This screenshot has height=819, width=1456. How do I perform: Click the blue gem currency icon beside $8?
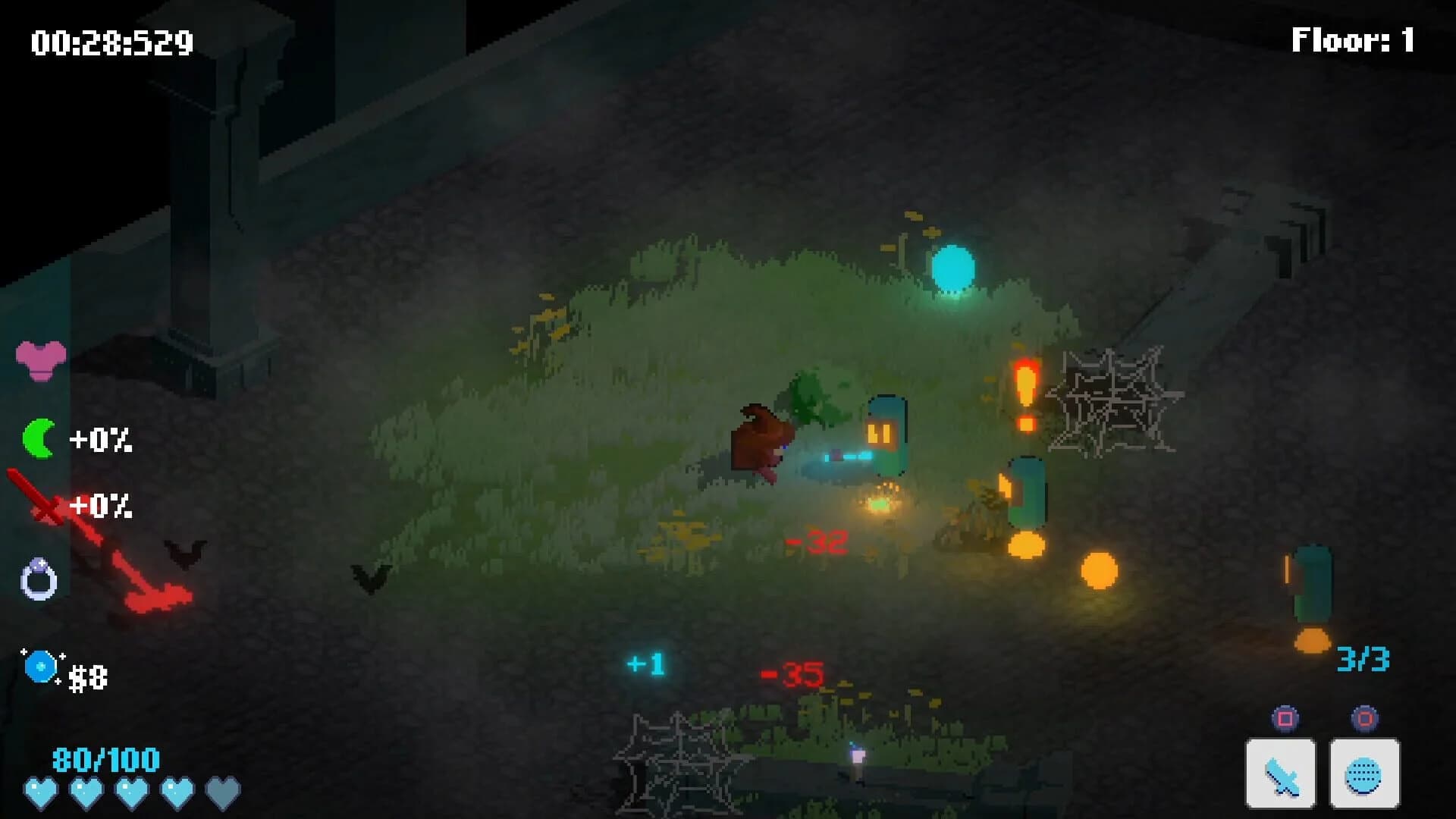pyautogui.click(x=39, y=666)
